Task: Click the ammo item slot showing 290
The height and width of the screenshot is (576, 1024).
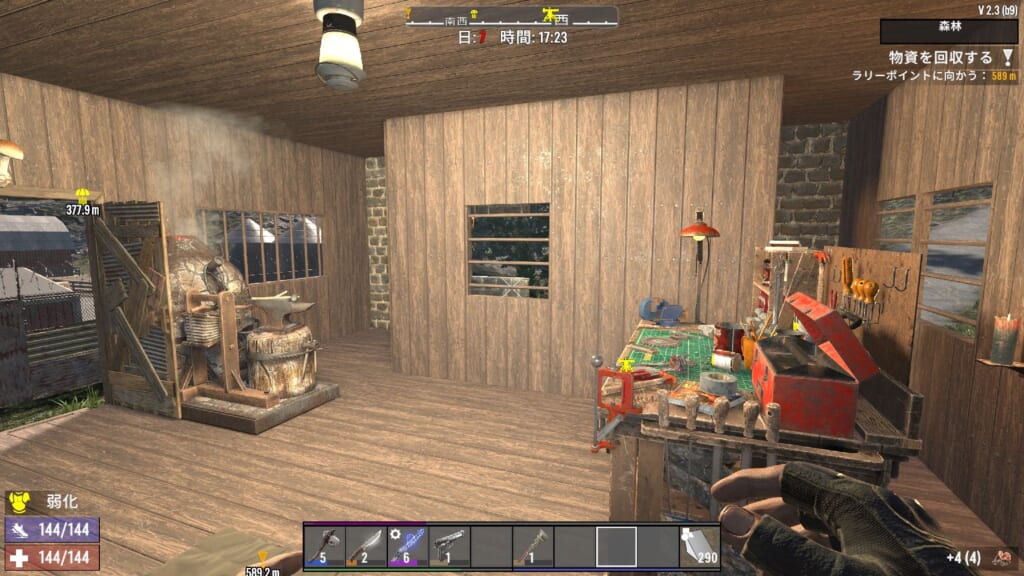Action: (699, 546)
